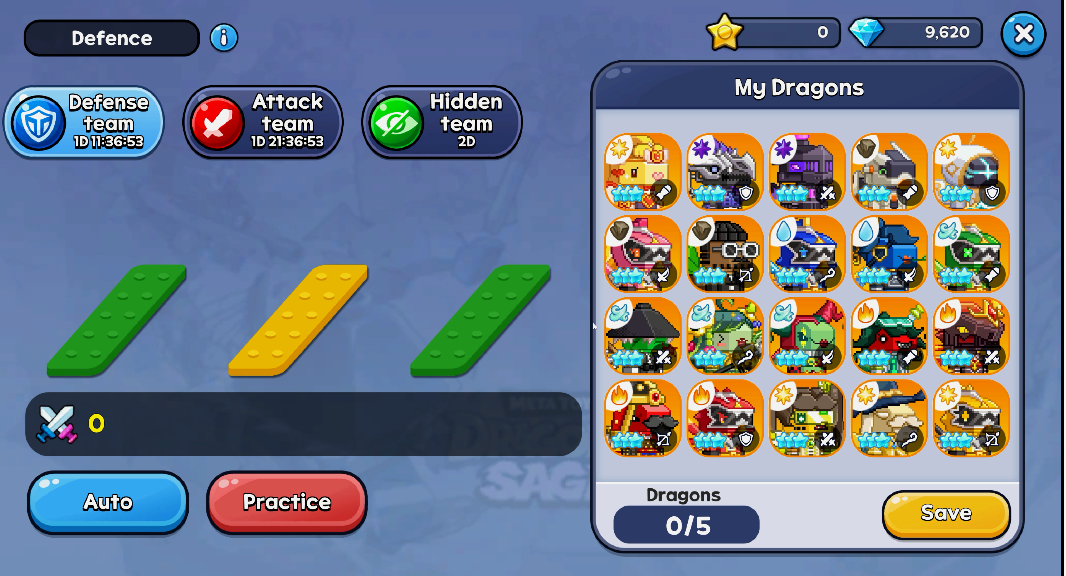This screenshot has height=576, width=1066.
Task: Click the blue info icon beside Defence
Action: (224, 39)
